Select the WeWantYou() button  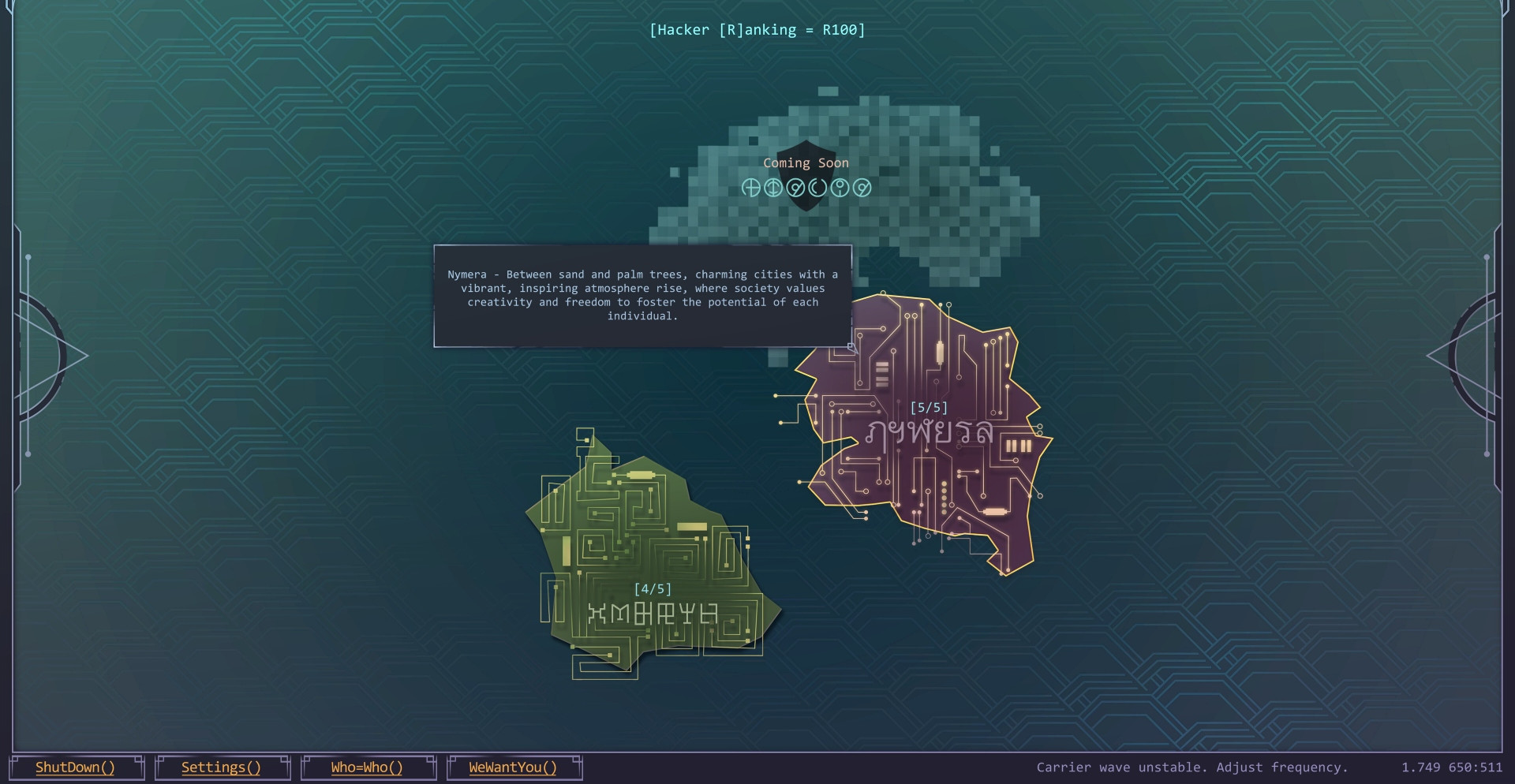tap(514, 767)
